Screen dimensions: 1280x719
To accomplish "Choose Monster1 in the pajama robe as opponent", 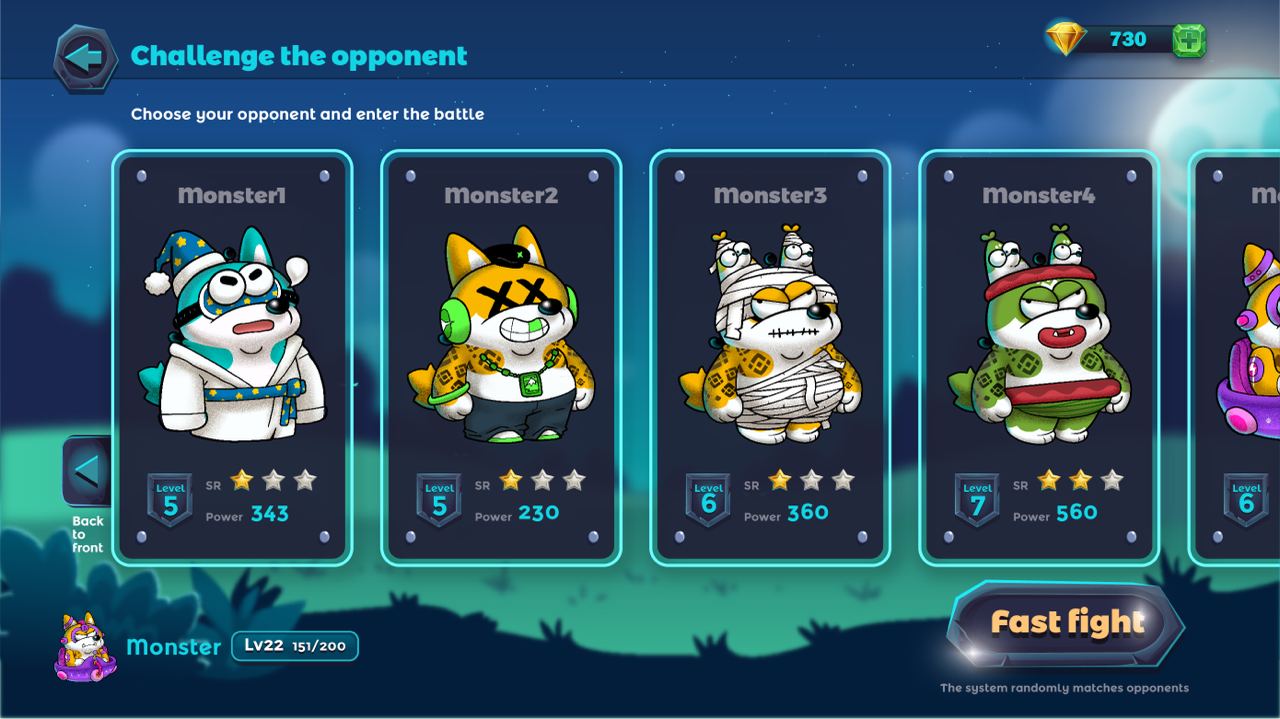I will pyautogui.click(x=232, y=357).
